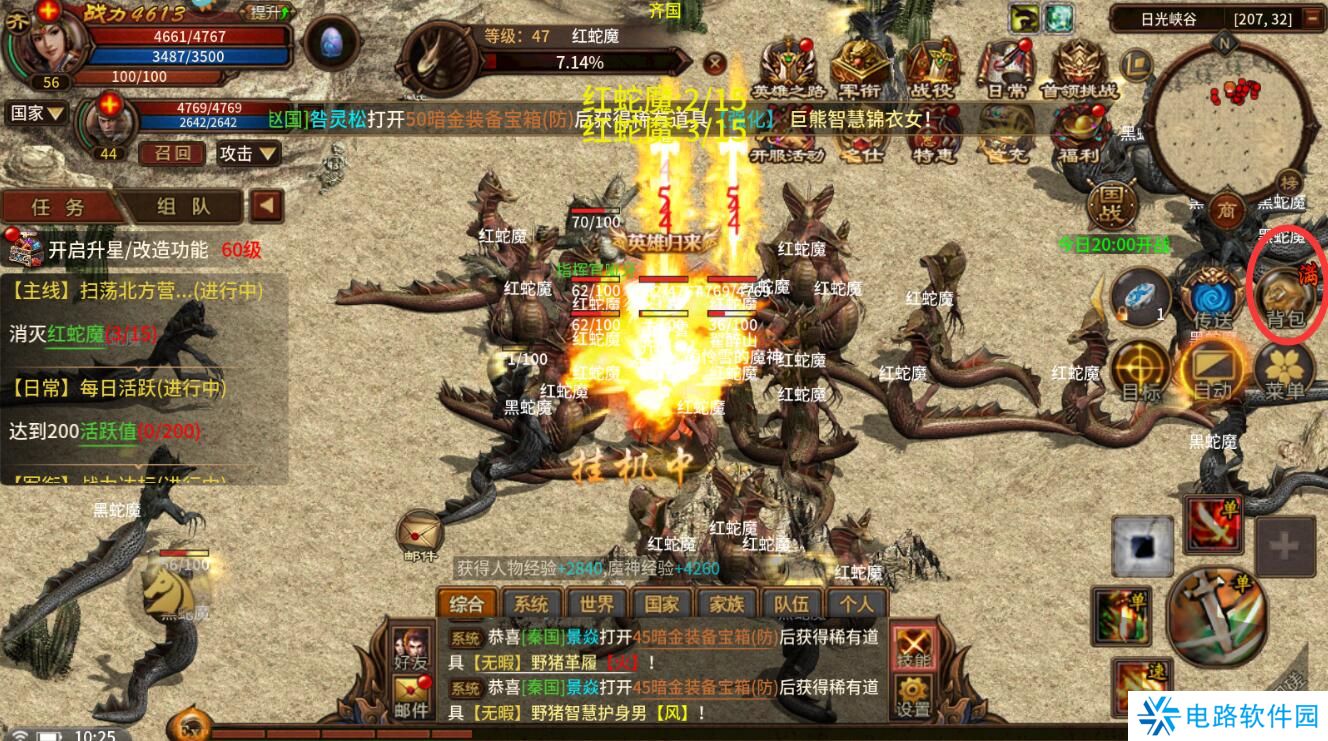This screenshot has width=1328, height=741.
Task: Open the 攻击 attack mode dropdown
Action: coord(248,154)
